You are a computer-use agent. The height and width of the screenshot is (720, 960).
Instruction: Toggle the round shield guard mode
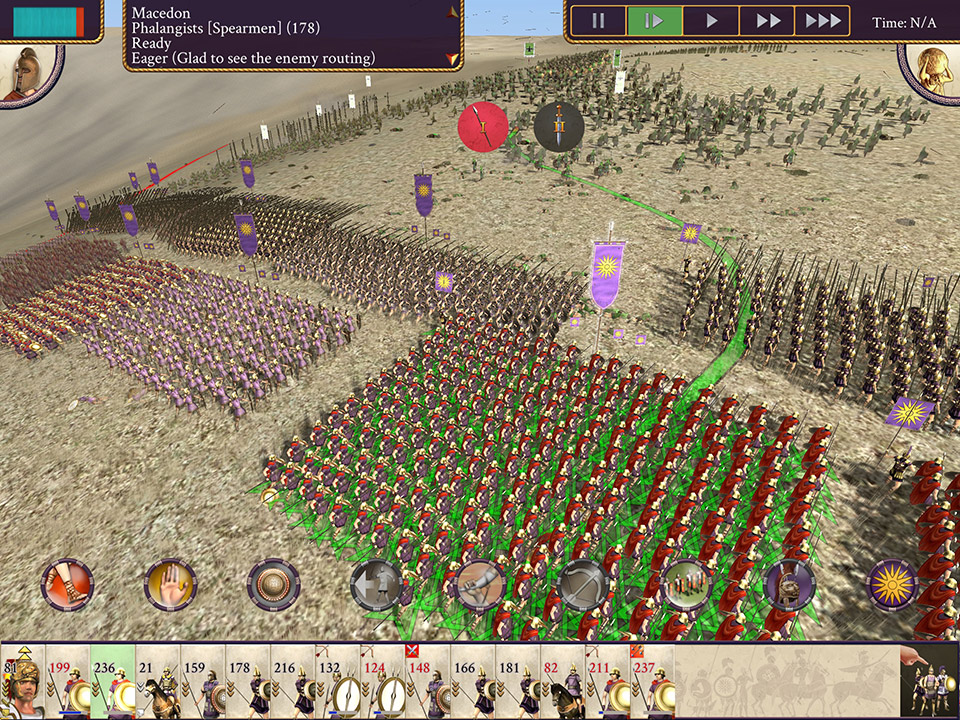[273, 585]
